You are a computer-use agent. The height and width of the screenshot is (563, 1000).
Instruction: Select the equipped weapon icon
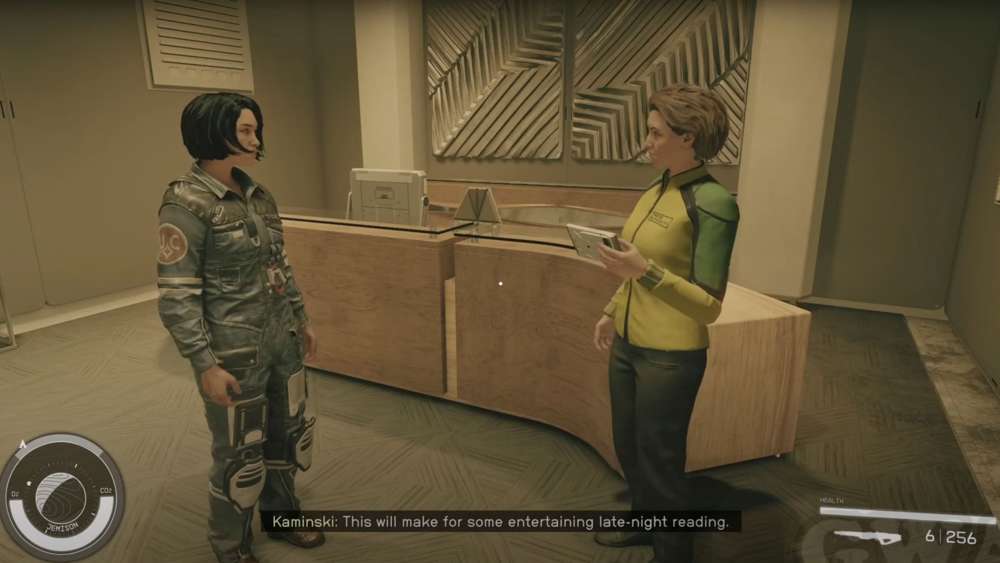pyautogui.click(x=867, y=537)
